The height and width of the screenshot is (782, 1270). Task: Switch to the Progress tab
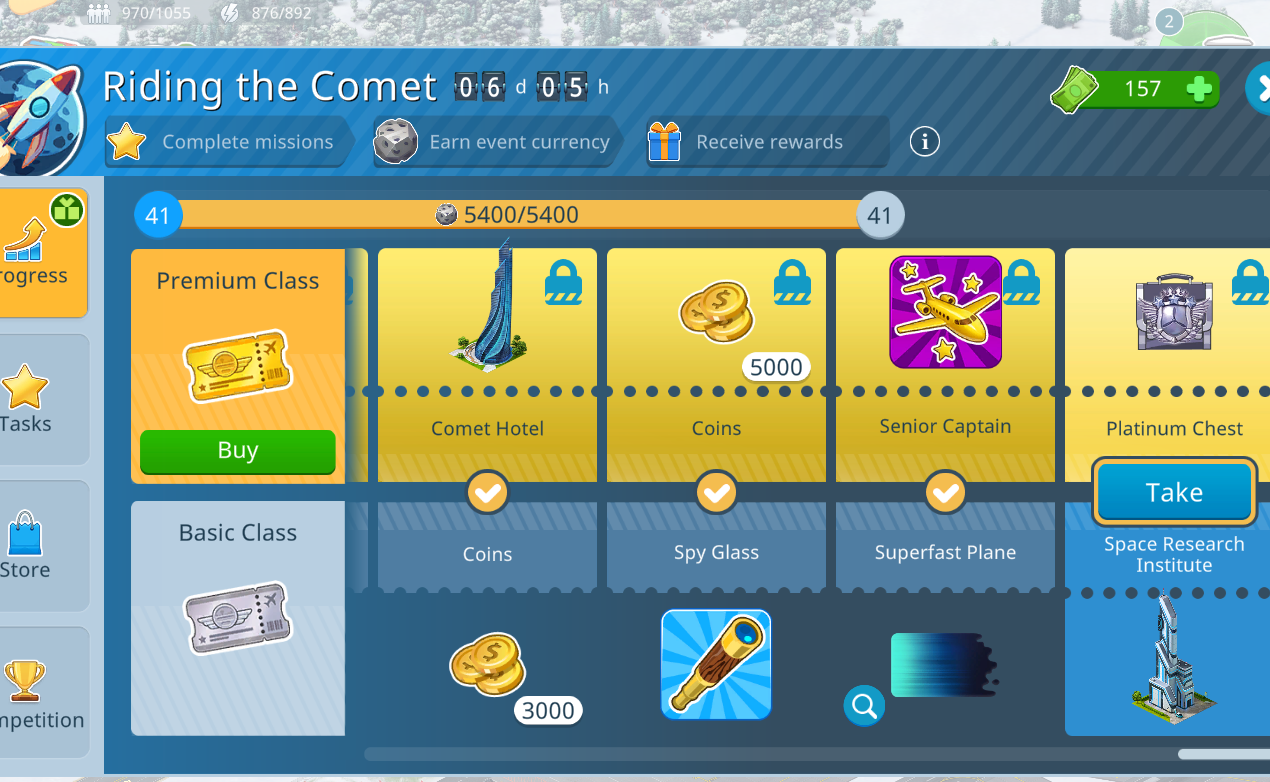[x=41, y=252]
